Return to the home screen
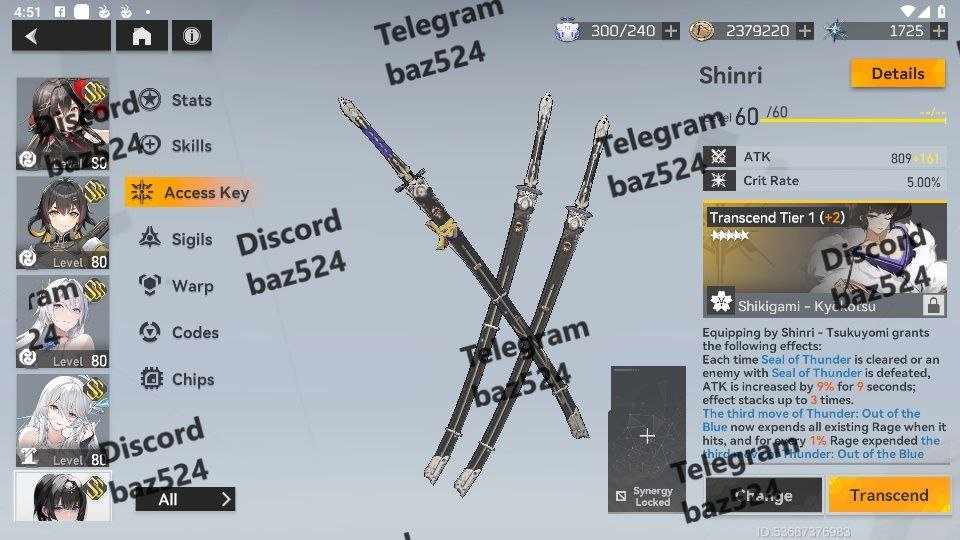Viewport: 960px width, 540px height. 142,36
